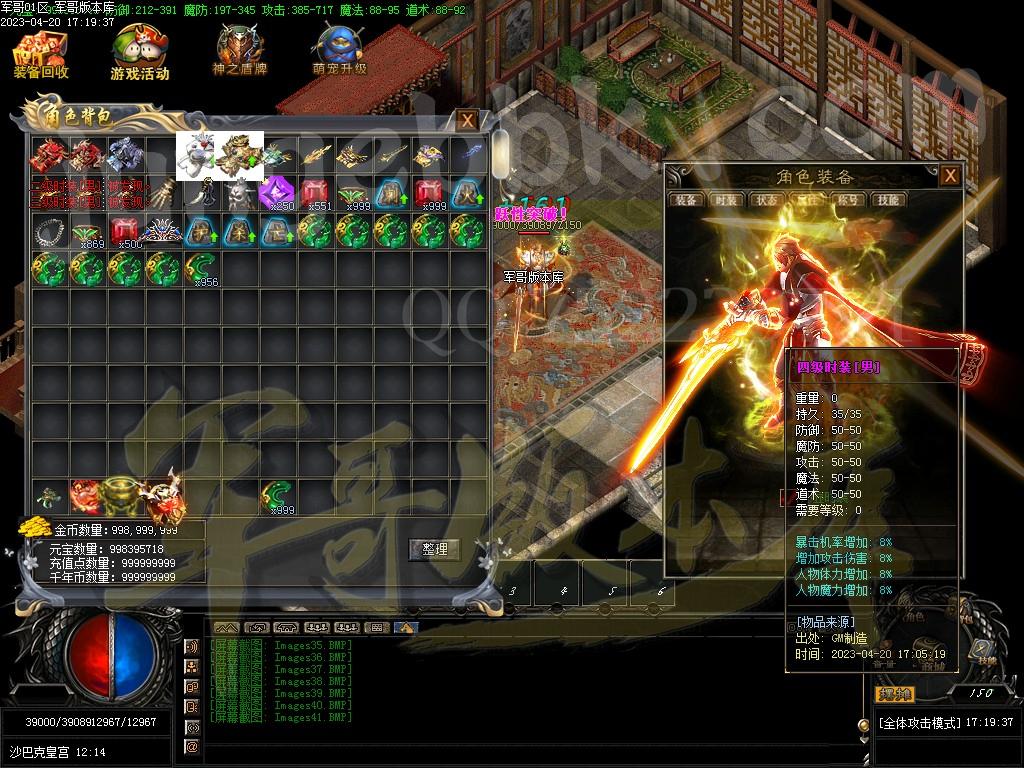Click the @ chat channel button
The width and height of the screenshot is (1024, 768).
[192, 746]
